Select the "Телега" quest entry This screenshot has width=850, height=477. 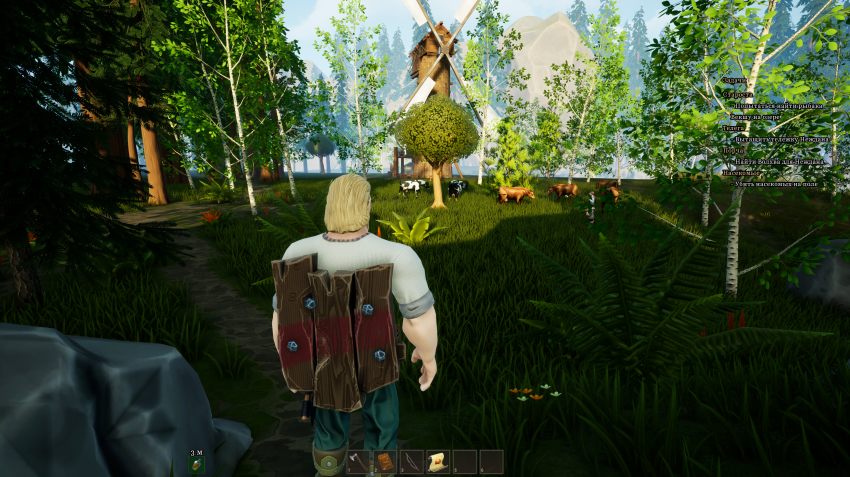(735, 128)
